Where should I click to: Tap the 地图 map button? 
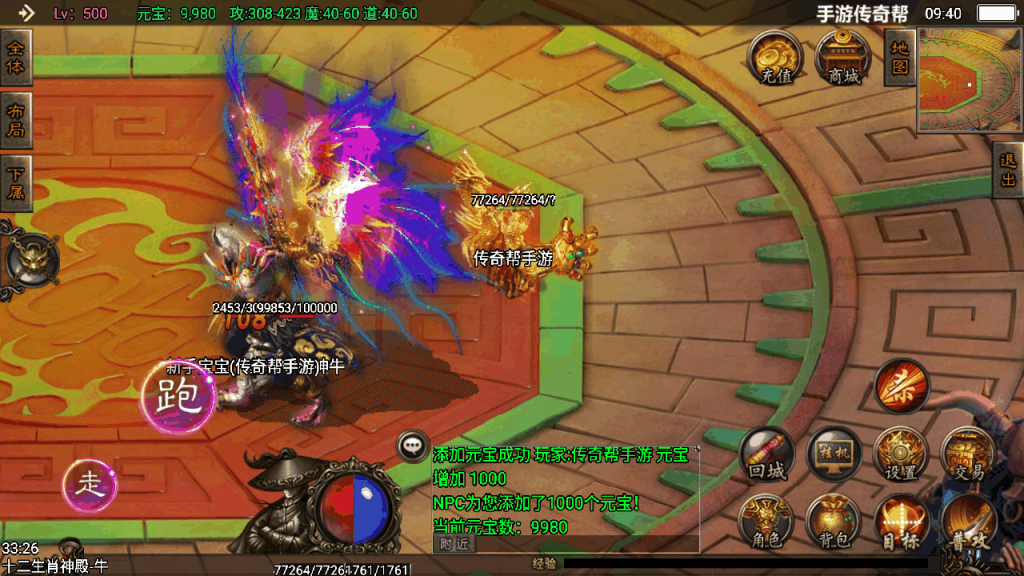[900, 56]
